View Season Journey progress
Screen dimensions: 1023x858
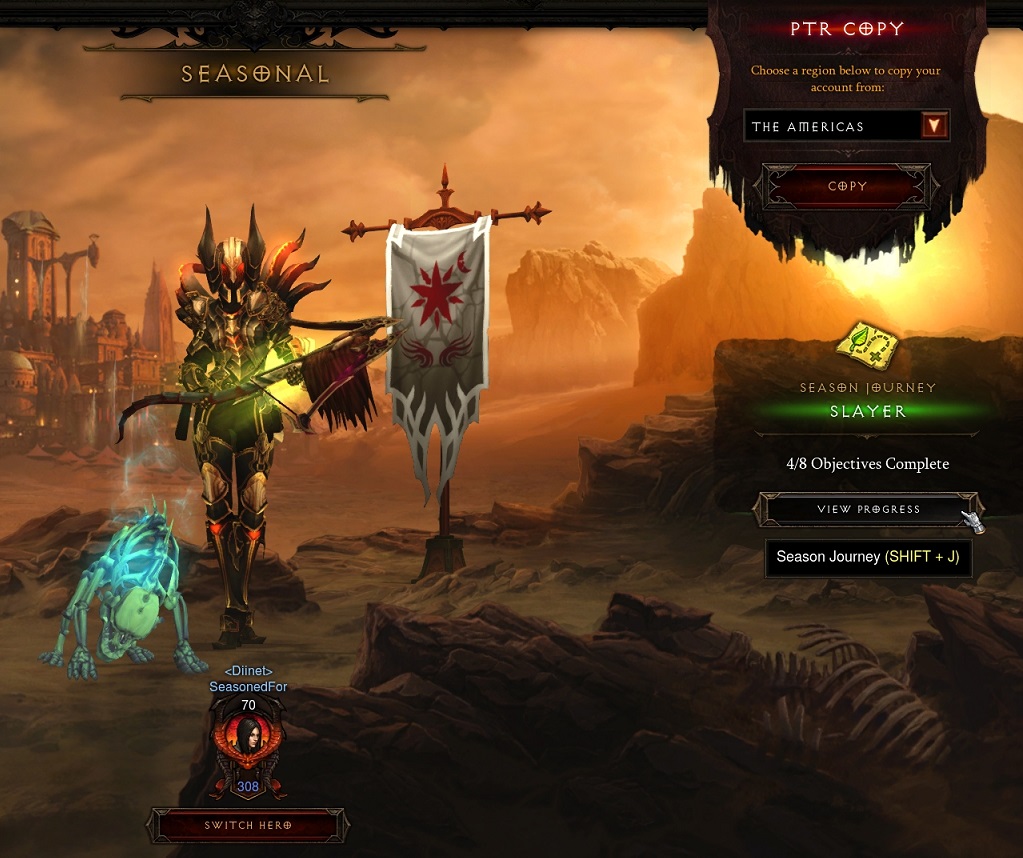(867, 509)
